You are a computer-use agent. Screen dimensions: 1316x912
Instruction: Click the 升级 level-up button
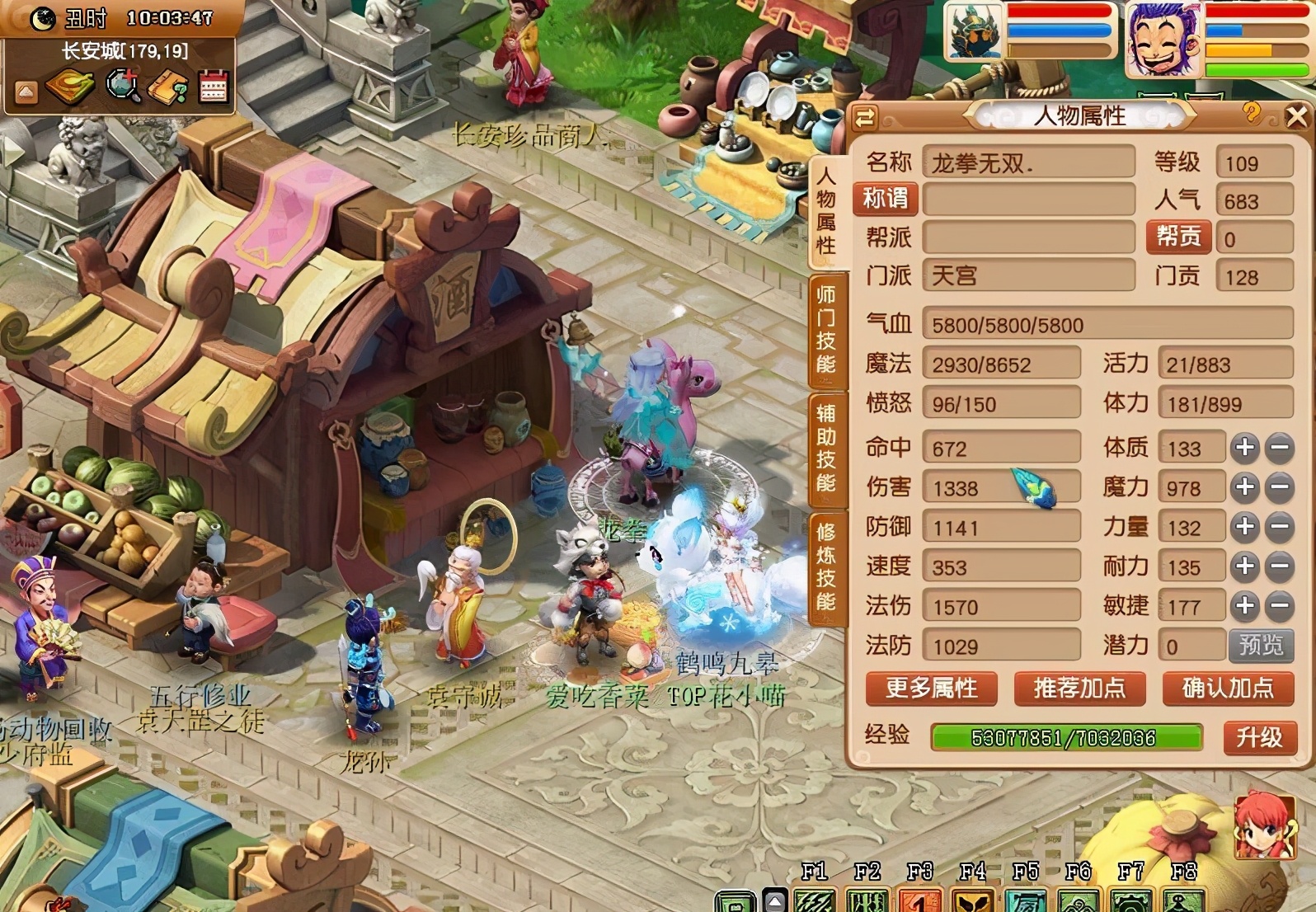(1260, 740)
